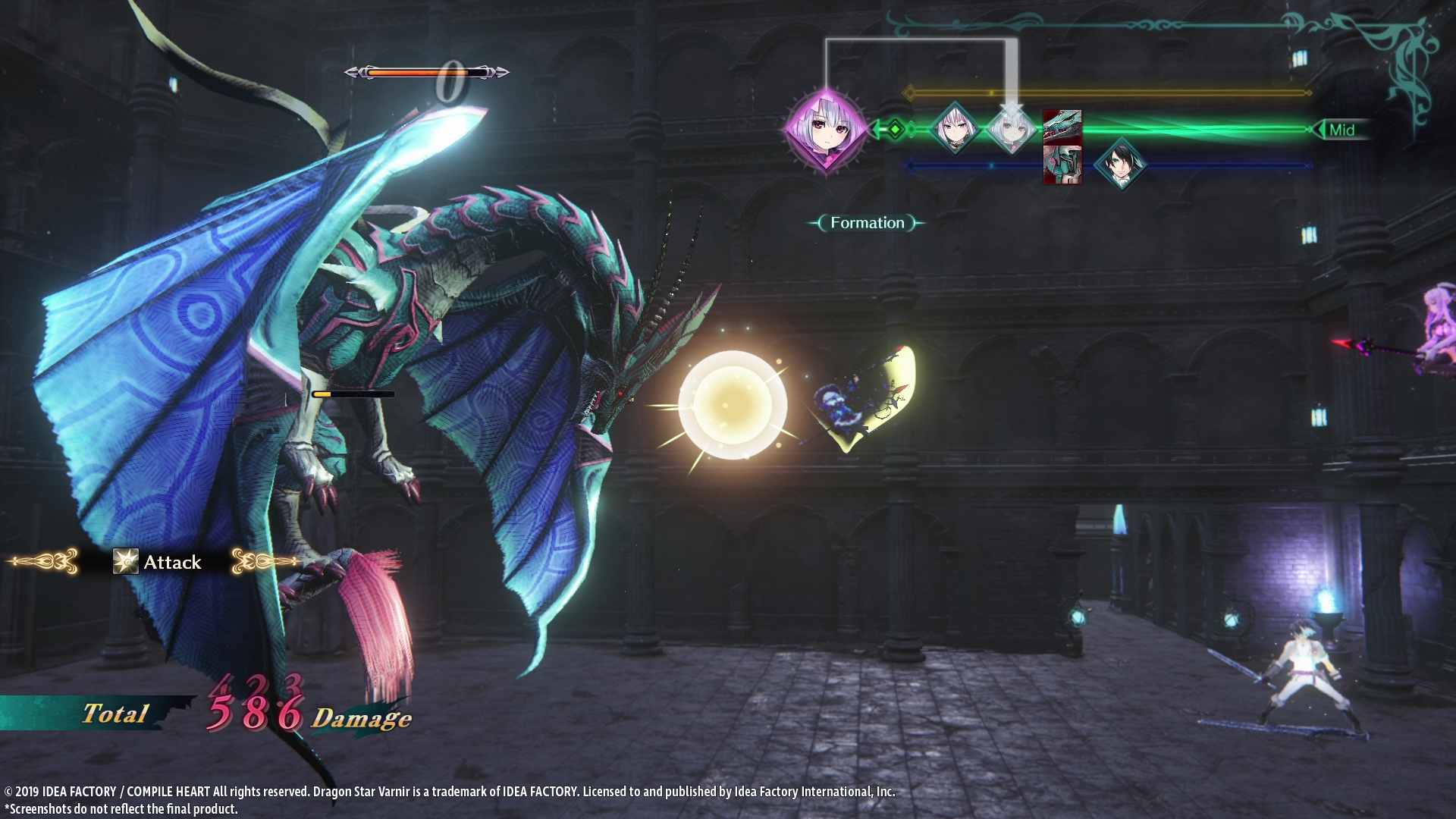Click the Mid tier label
This screenshot has width=1456, height=819.
tap(1341, 130)
